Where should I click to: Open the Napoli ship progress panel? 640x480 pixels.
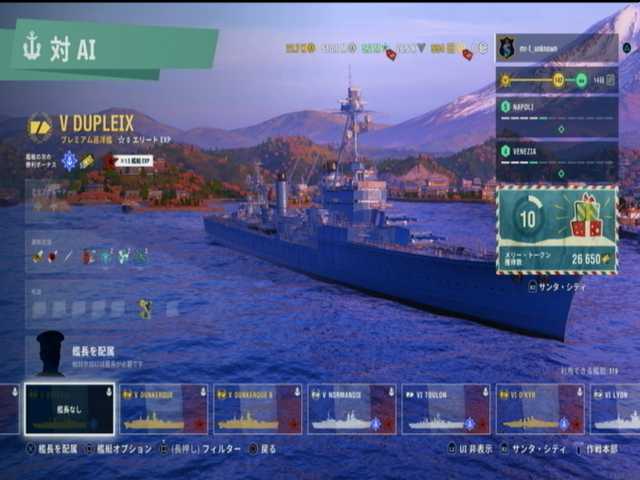[557, 116]
